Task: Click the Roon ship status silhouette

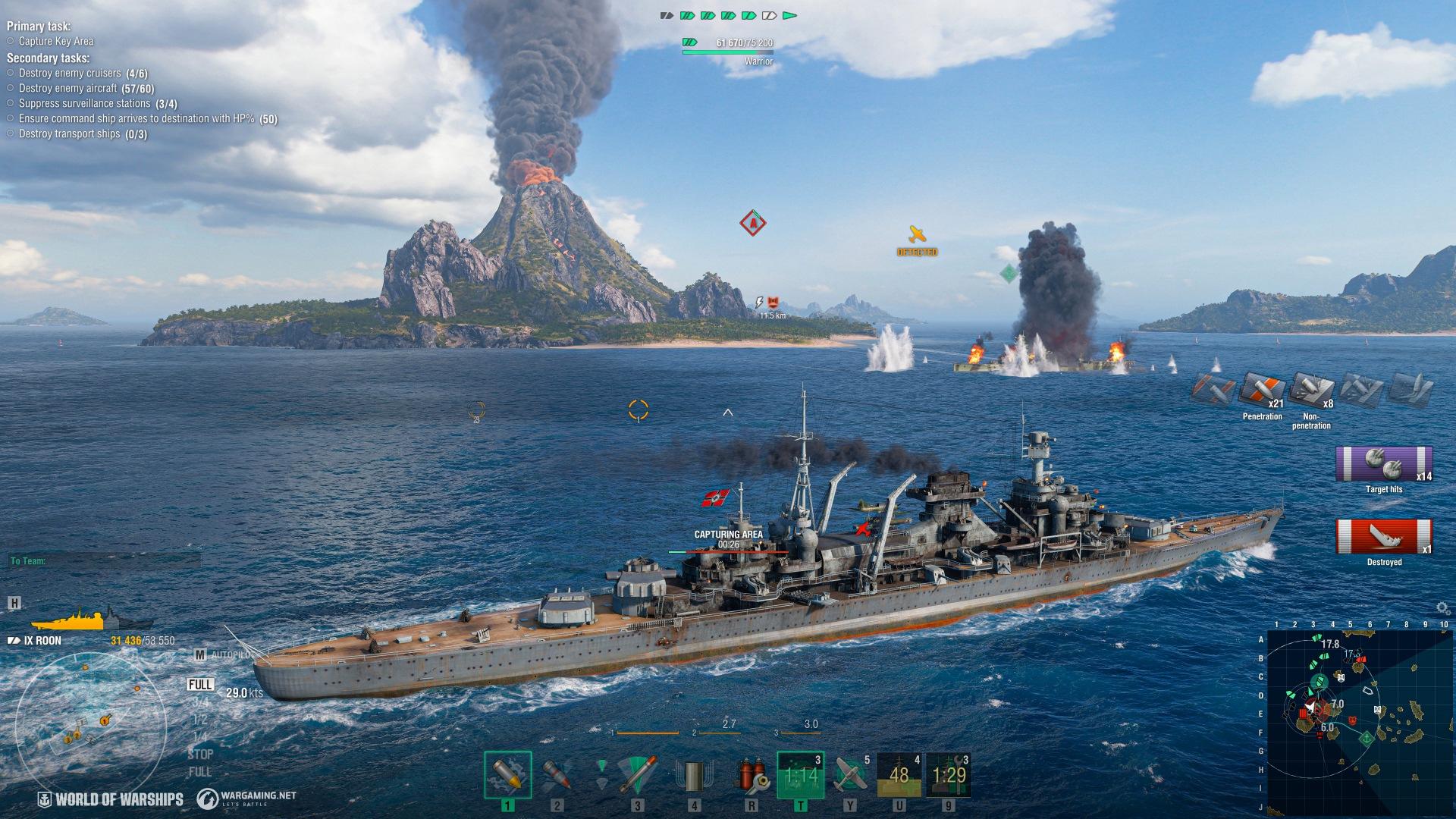Action: (74, 619)
